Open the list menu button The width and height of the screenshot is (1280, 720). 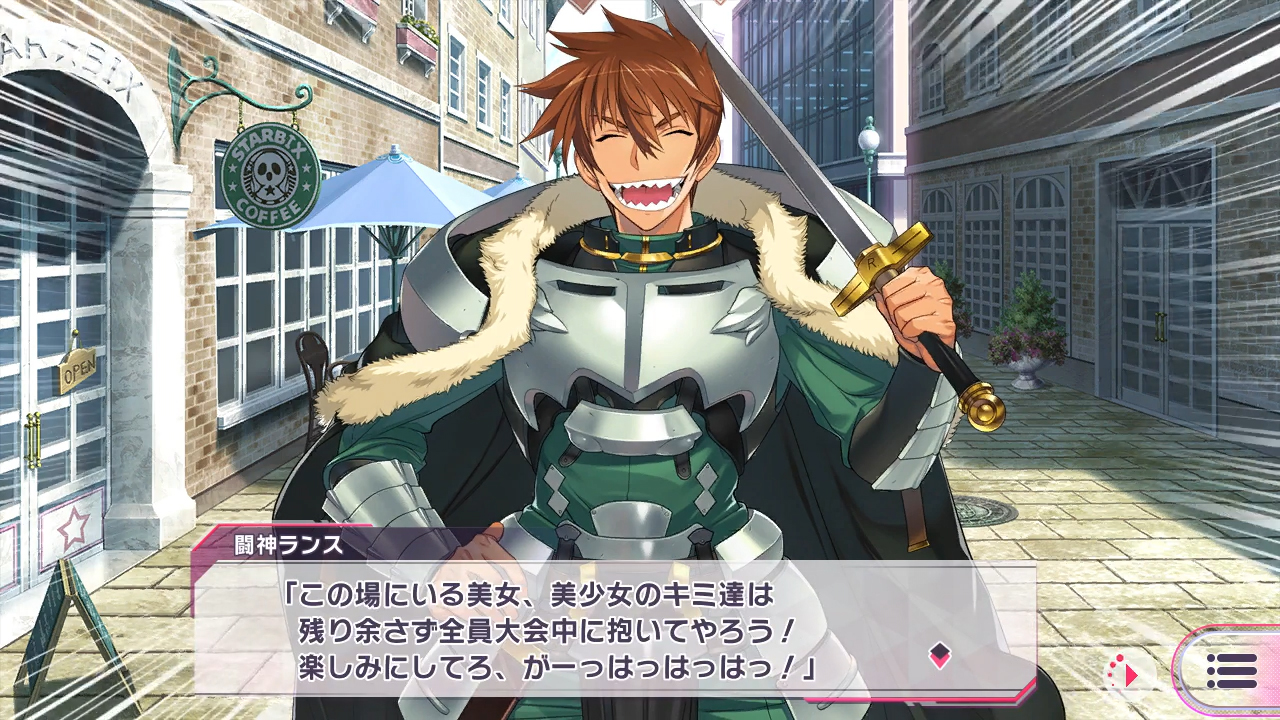click(1232, 670)
